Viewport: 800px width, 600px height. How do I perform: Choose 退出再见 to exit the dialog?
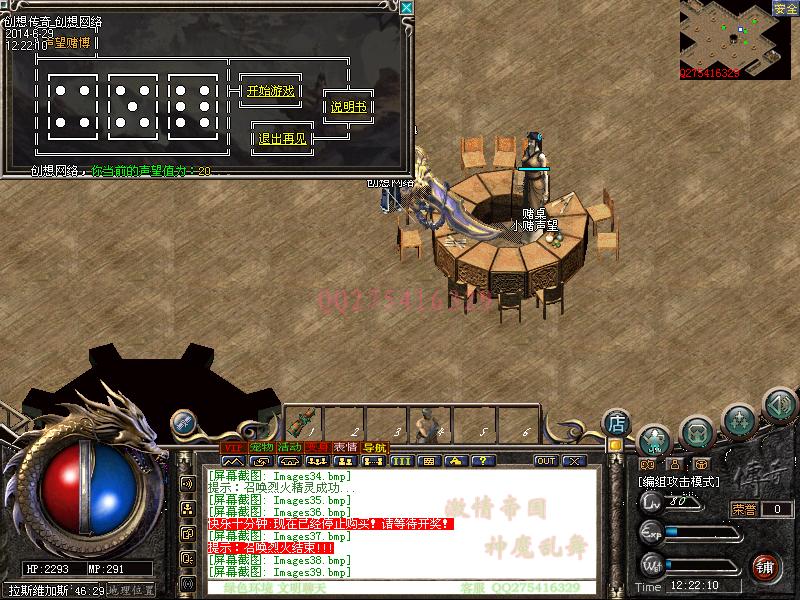283,139
